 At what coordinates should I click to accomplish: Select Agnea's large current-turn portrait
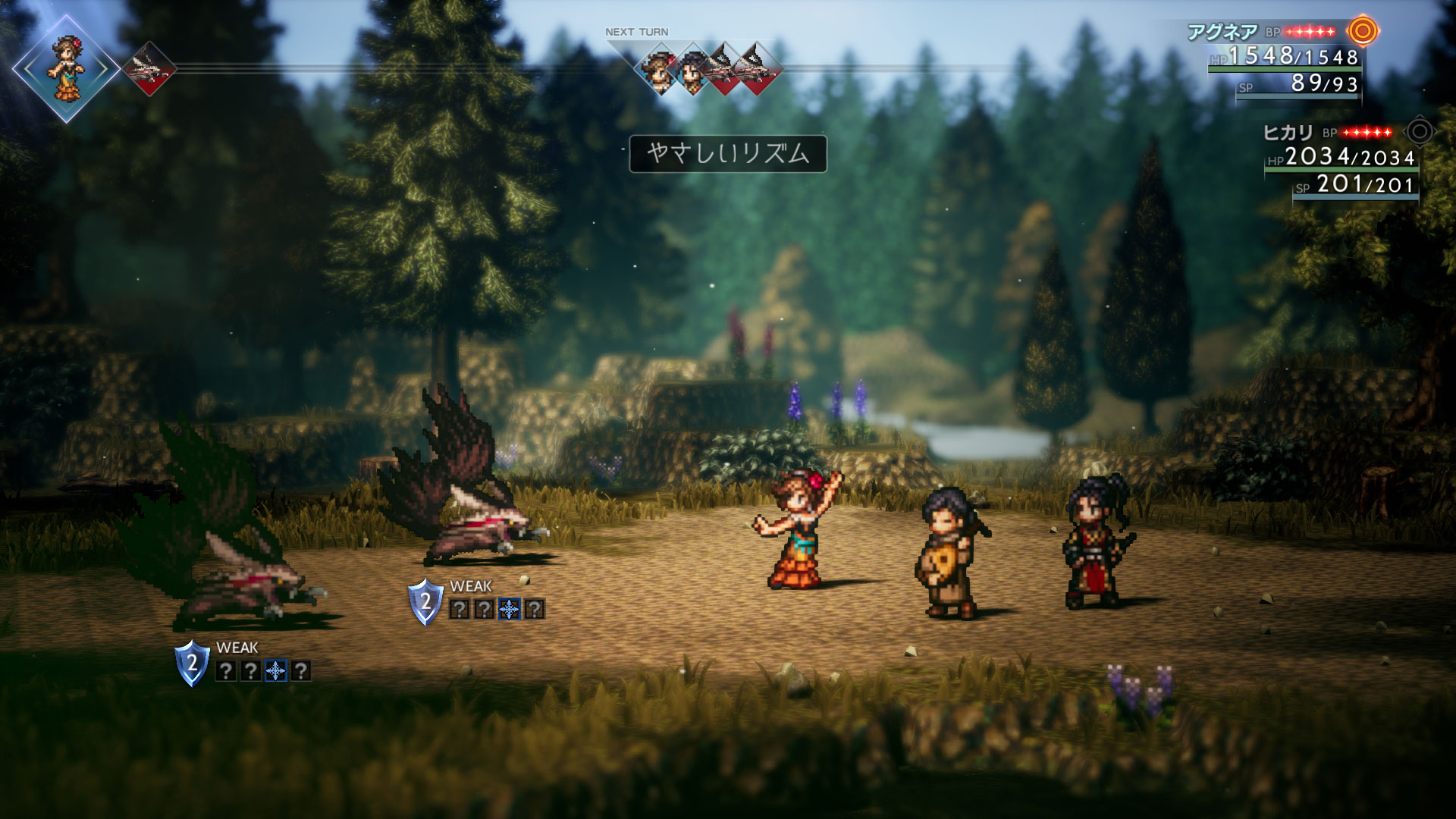point(66,68)
